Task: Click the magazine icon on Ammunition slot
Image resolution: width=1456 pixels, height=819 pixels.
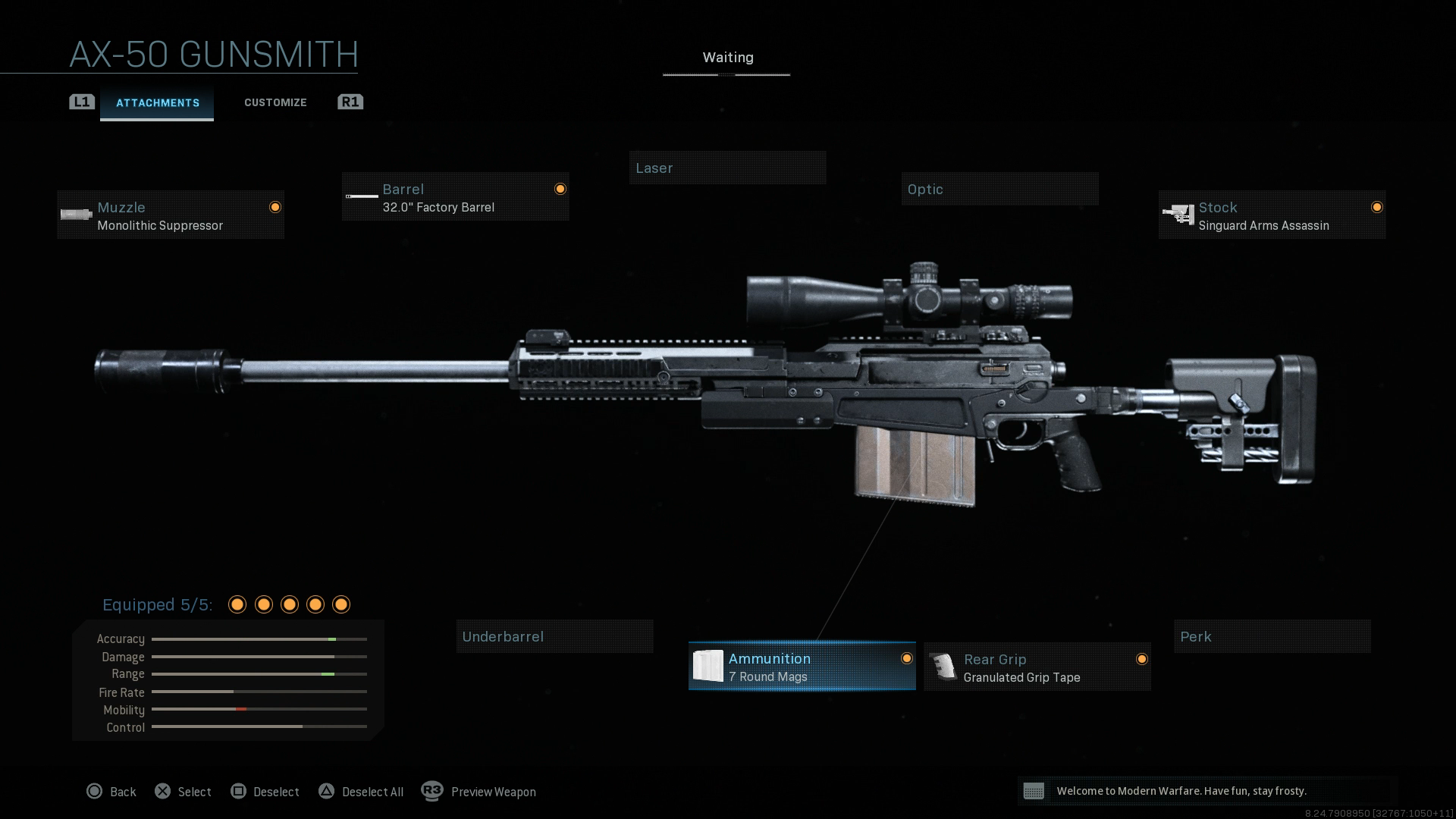Action: point(710,667)
